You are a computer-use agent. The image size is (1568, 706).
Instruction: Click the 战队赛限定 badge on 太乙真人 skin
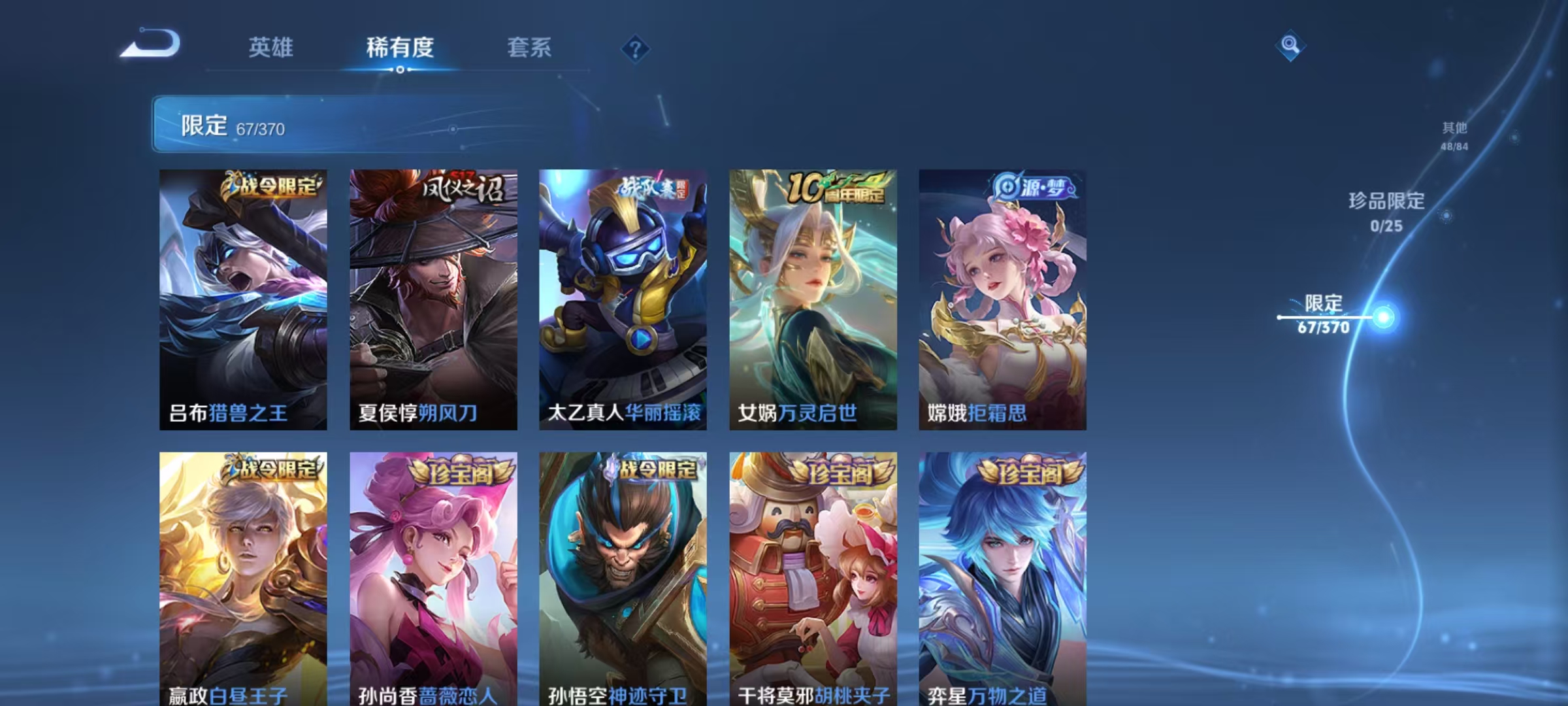[x=655, y=188]
